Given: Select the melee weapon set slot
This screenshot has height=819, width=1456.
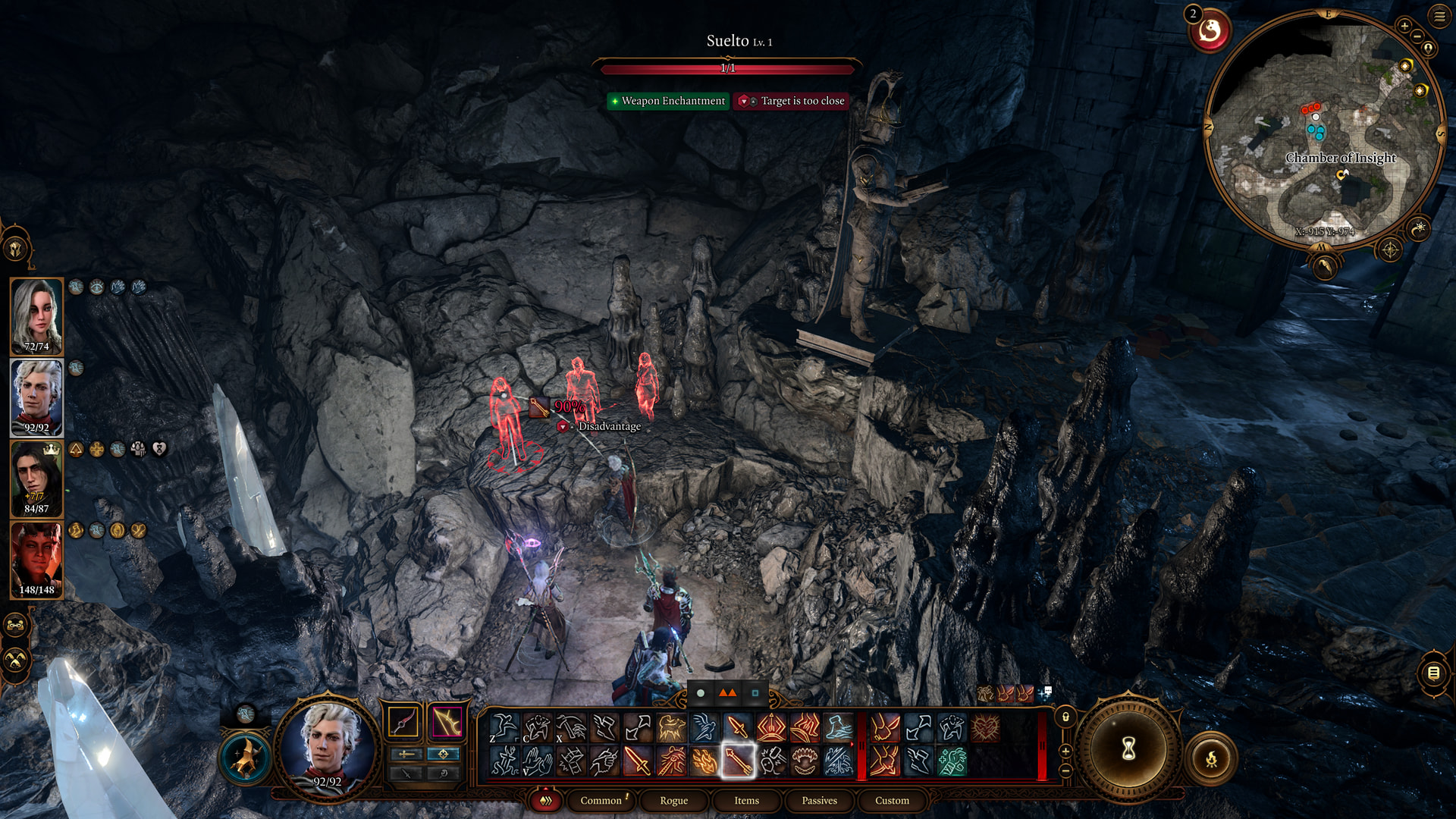Looking at the screenshot, I should [403, 722].
